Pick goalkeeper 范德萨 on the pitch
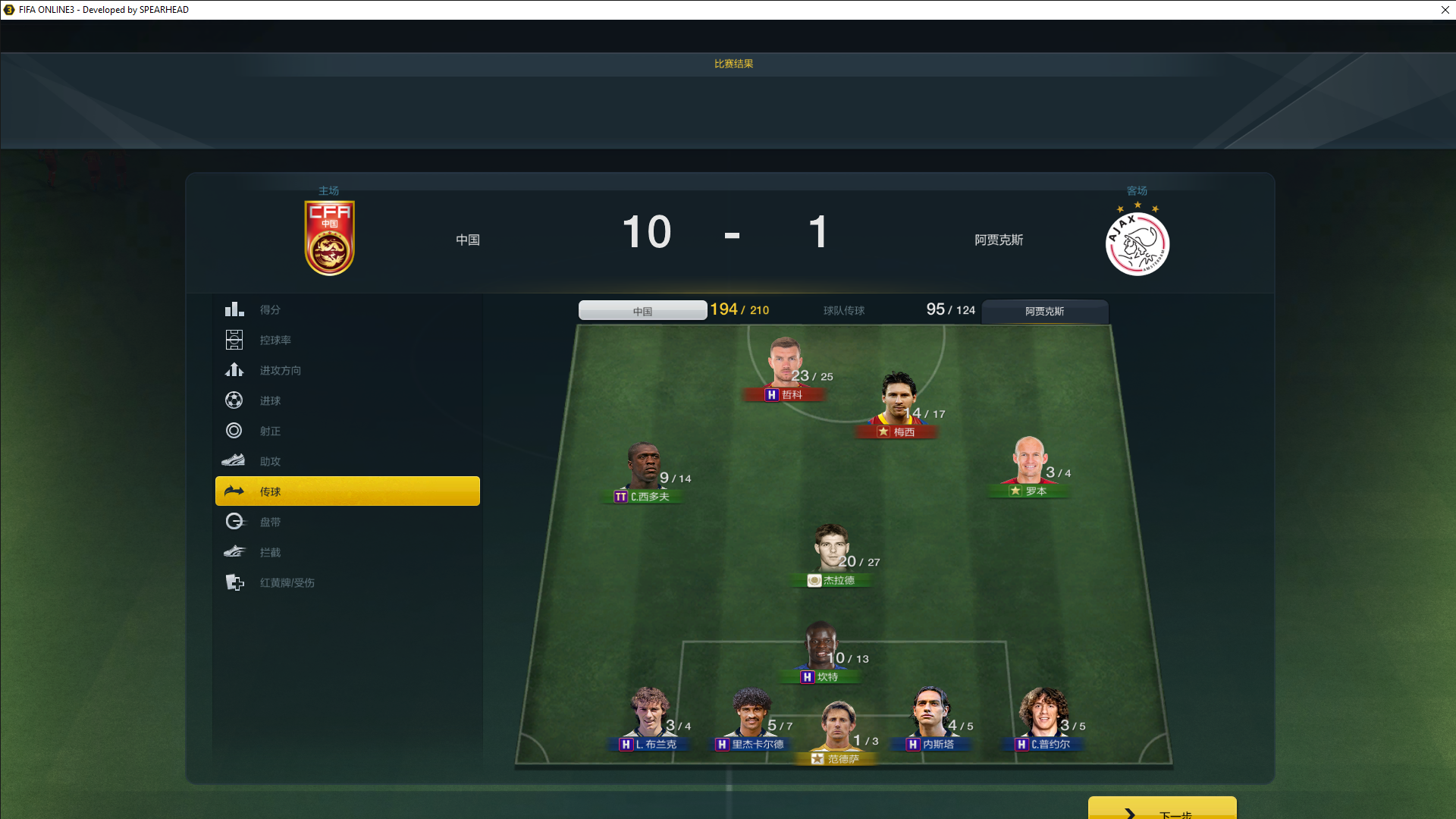 [837, 728]
